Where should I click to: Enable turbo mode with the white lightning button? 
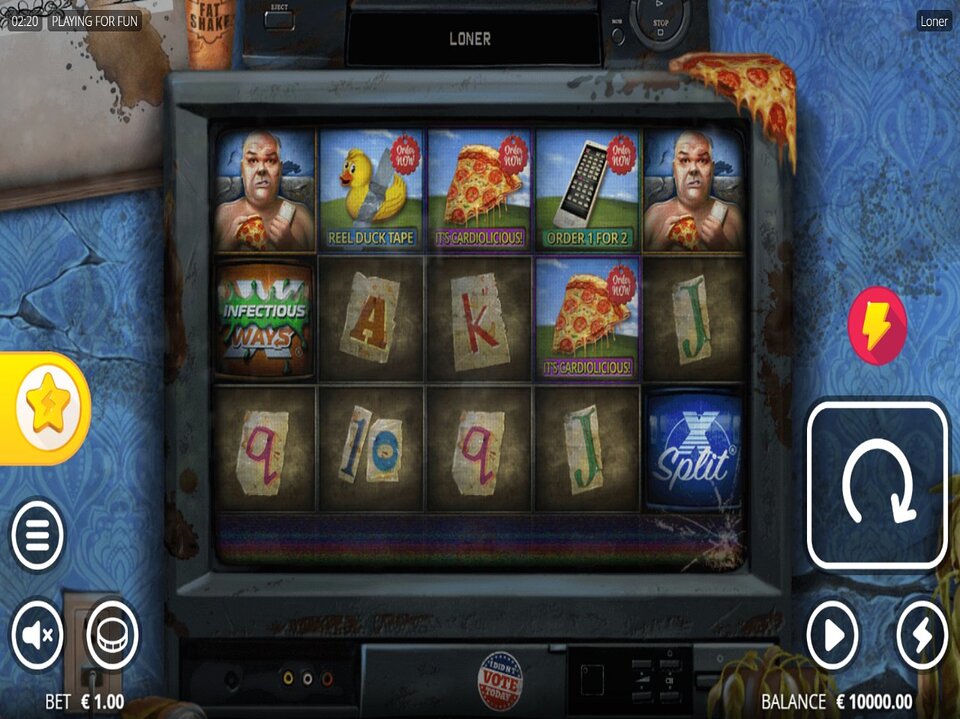click(x=921, y=634)
